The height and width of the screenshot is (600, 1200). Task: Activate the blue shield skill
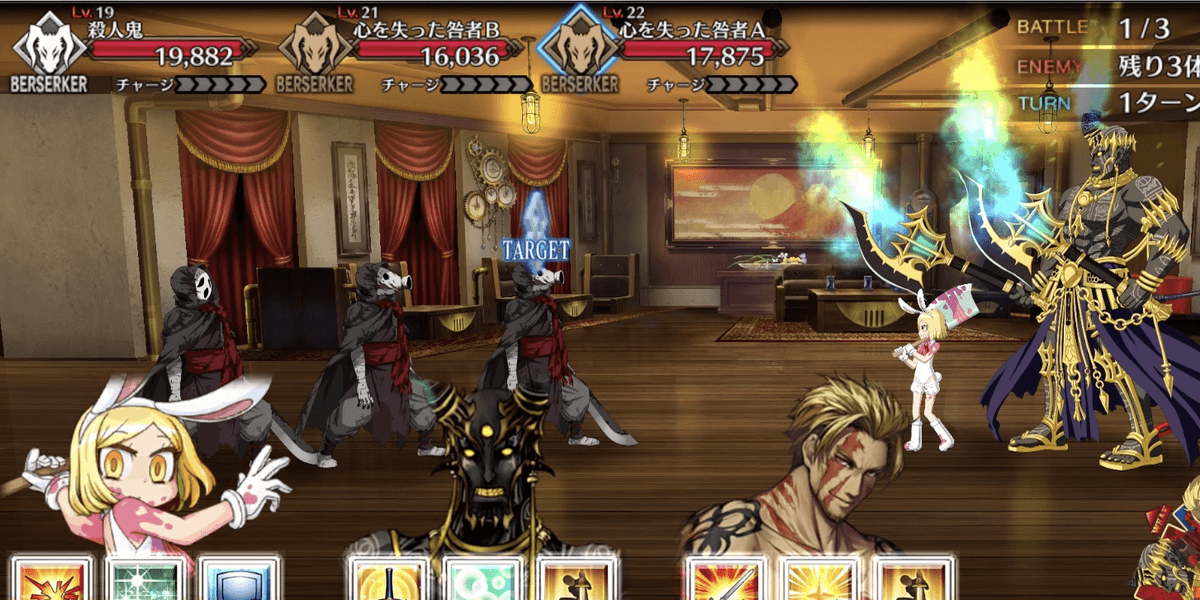coord(236,580)
